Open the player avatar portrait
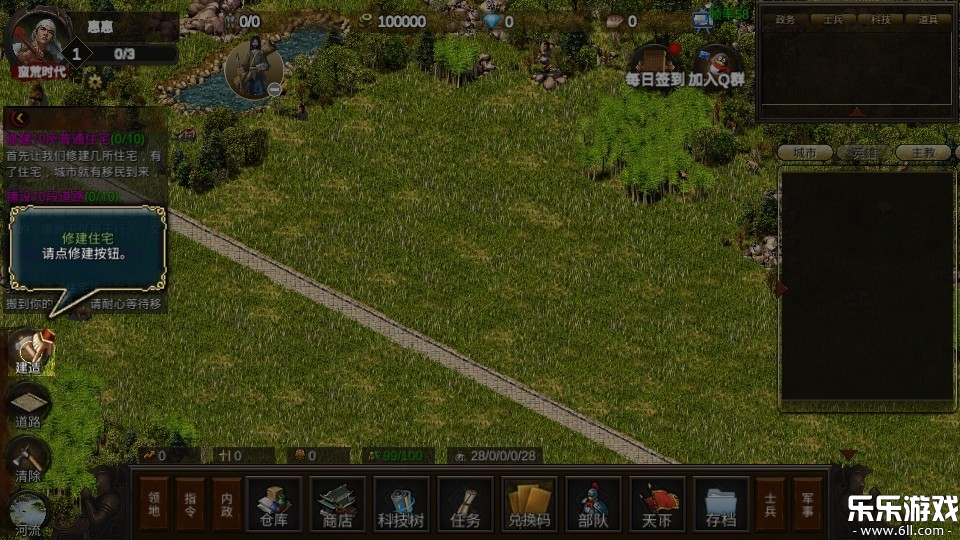 coord(36,40)
